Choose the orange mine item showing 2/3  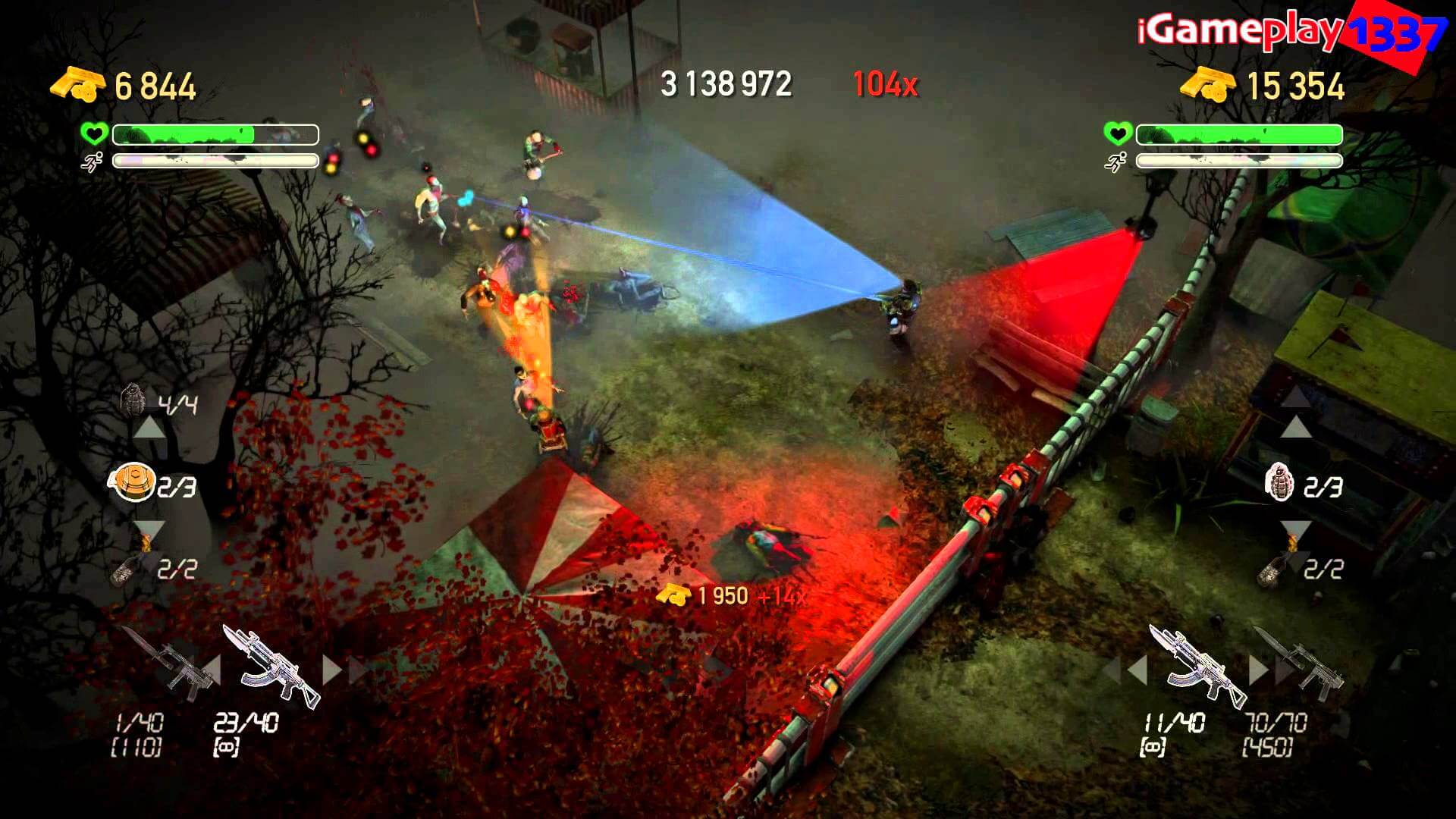click(x=132, y=483)
